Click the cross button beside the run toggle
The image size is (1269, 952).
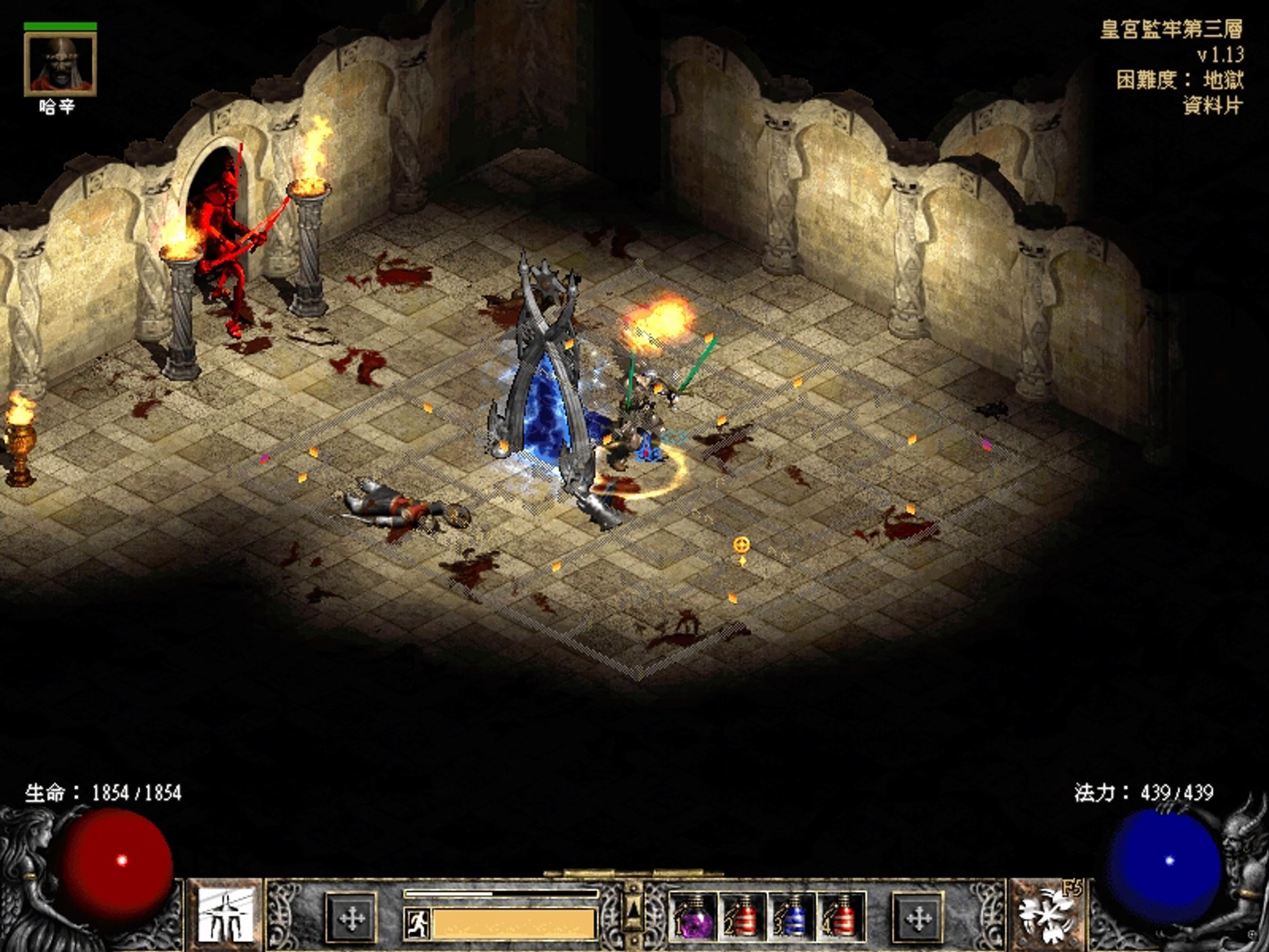[x=351, y=918]
